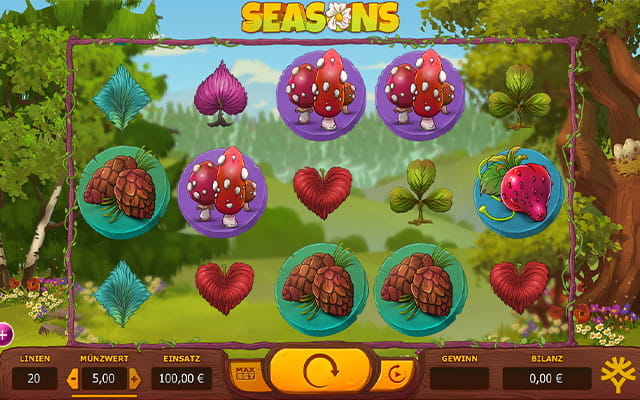This screenshot has width=640, height=400.
Task: Click the Yggdrasil logo icon
Action: point(617,375)
